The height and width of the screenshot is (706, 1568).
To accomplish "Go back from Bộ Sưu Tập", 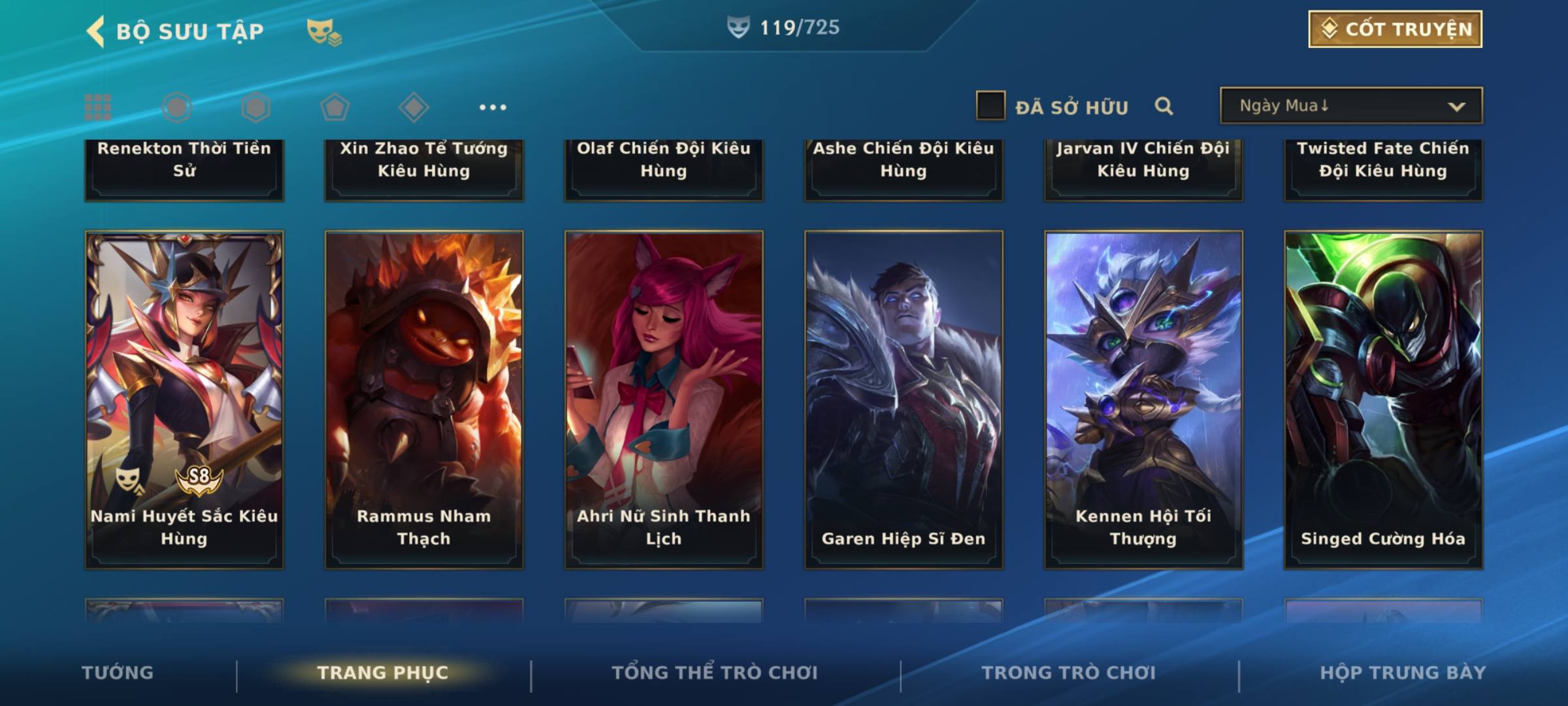I will [x=96, y=31].
